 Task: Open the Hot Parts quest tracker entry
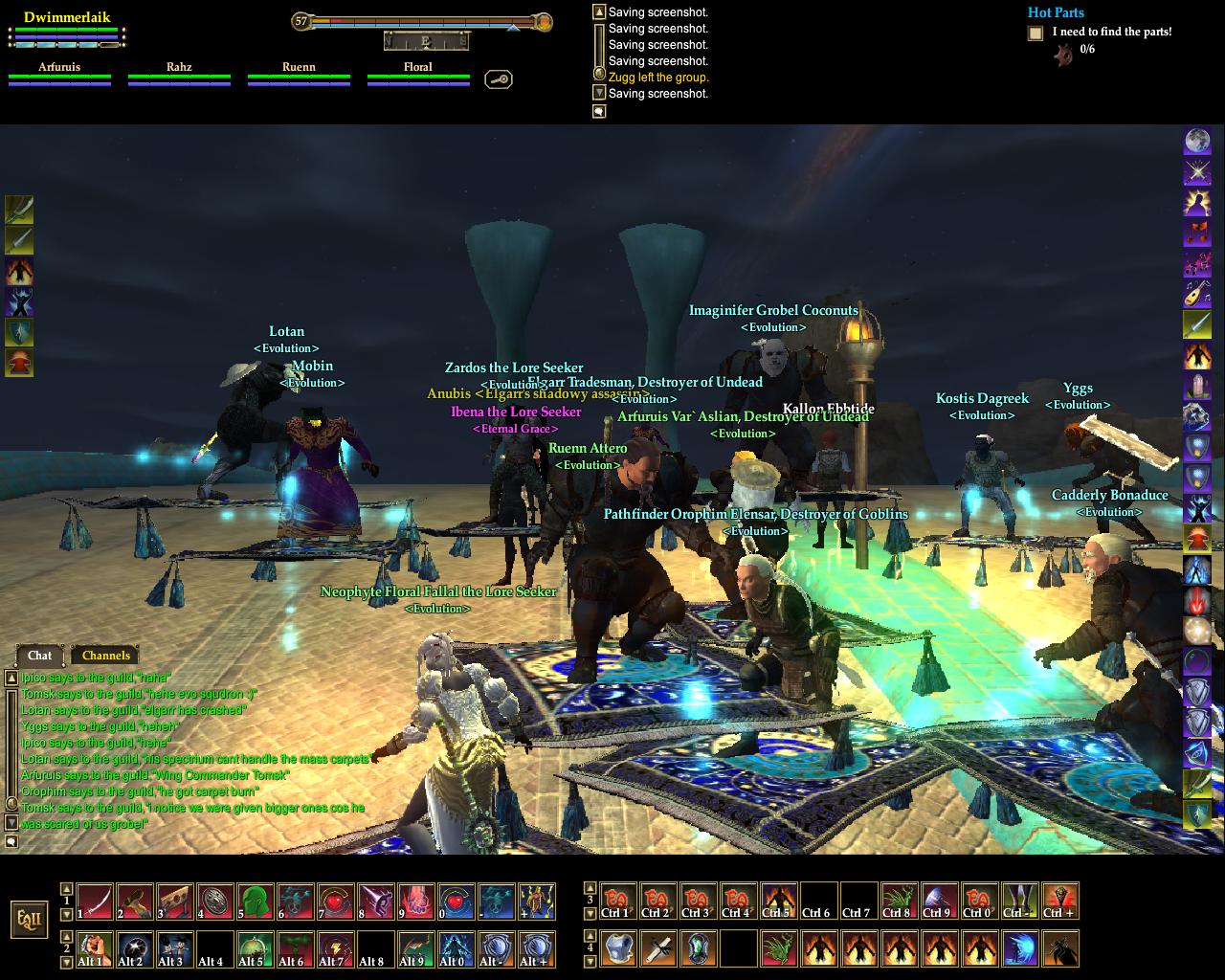[x=1056, y=12]
